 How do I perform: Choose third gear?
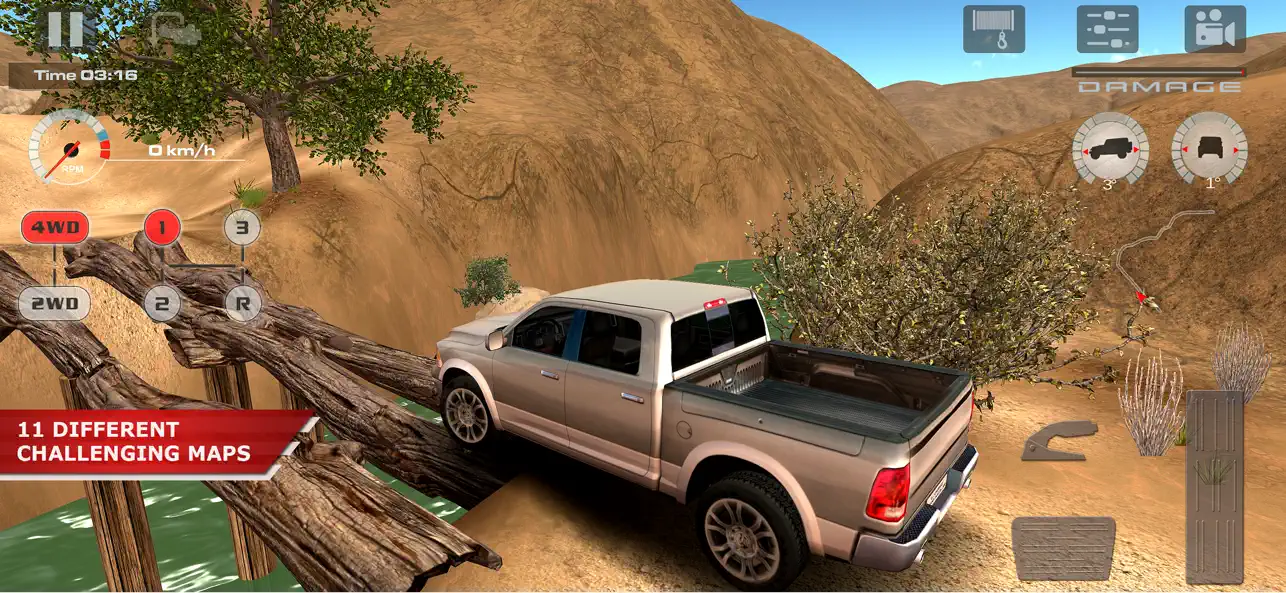click(242, 227)
